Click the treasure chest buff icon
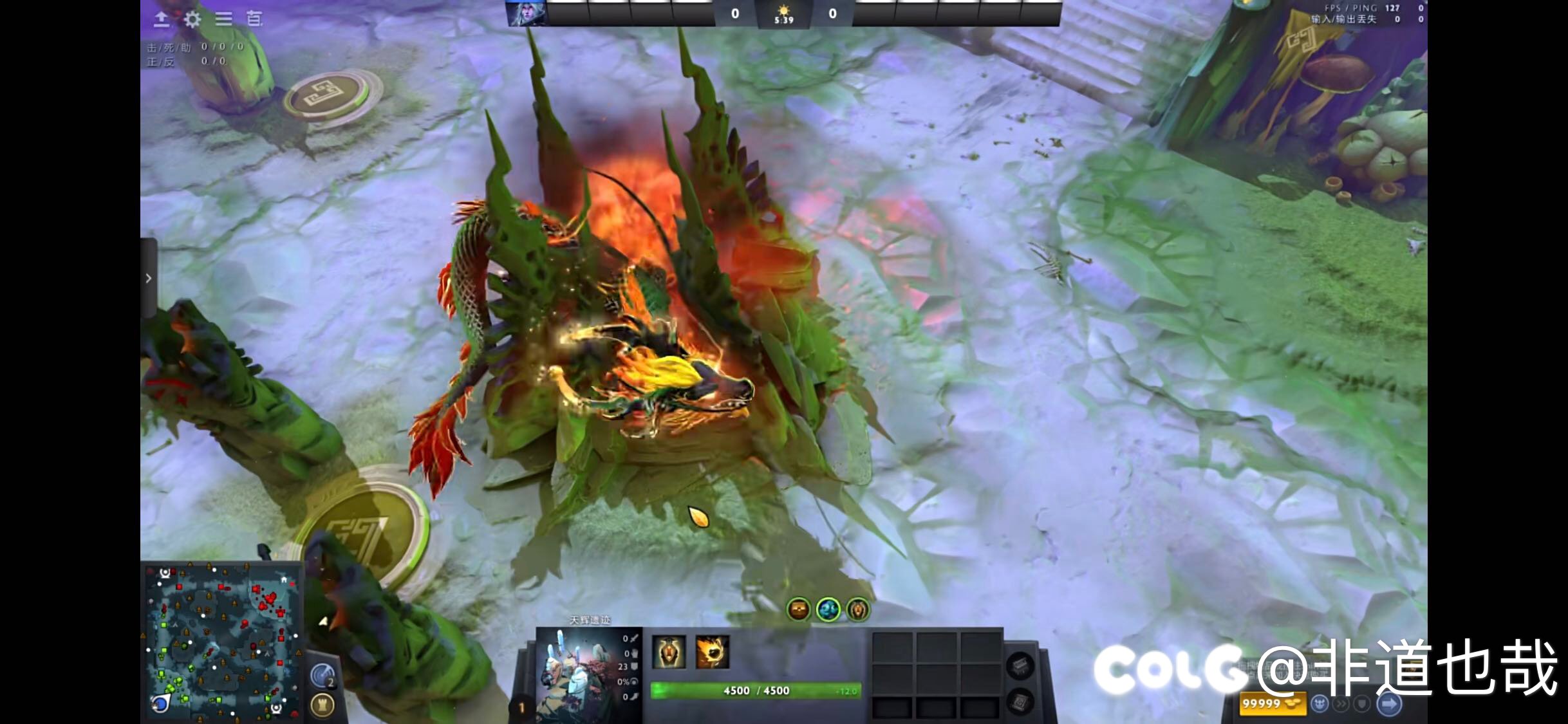Viewport: 1568px width, 724px height. click(799, 609)
